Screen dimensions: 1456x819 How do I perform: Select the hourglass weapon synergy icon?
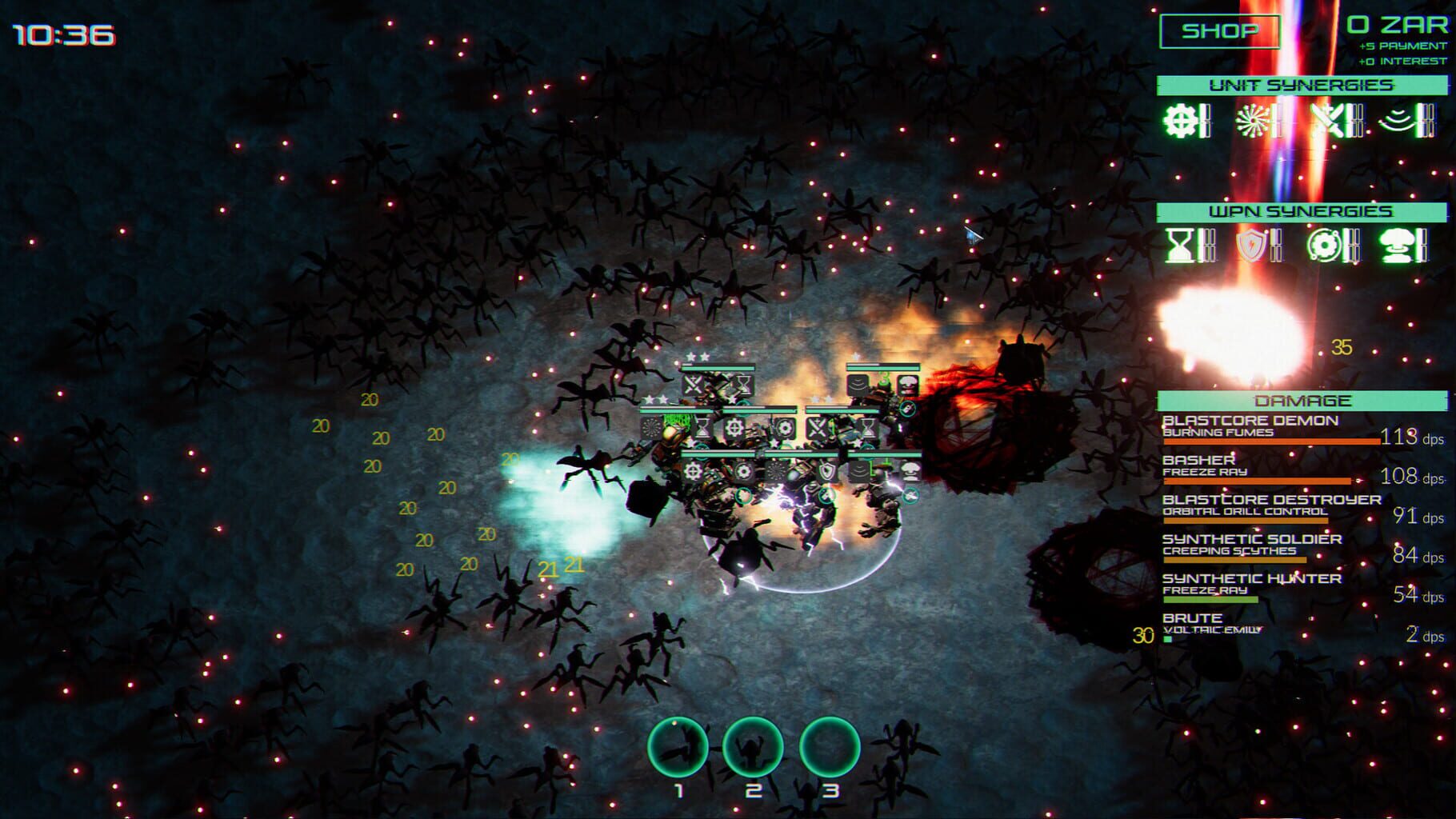pos(1179,246)
